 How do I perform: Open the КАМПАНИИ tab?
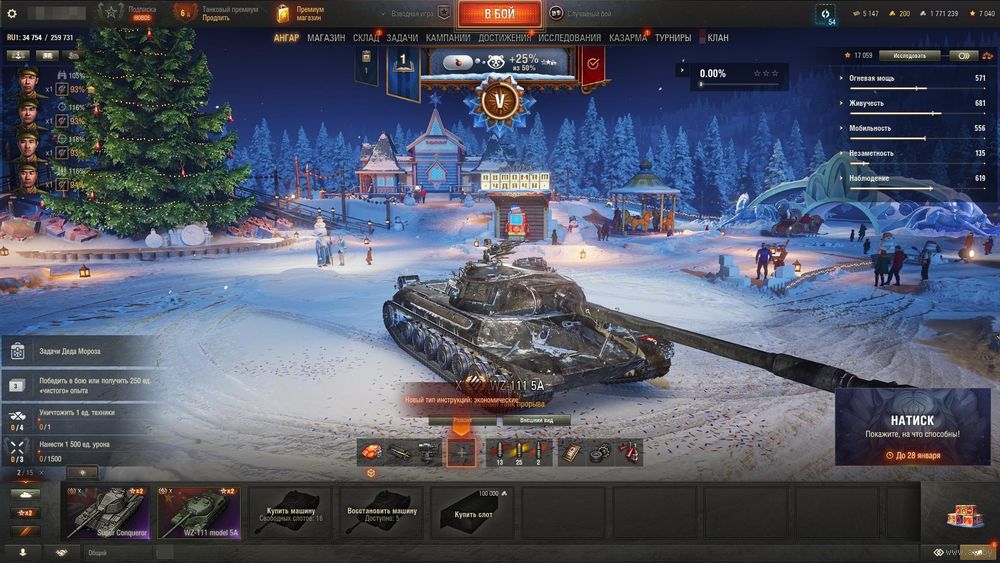[448, 38]
